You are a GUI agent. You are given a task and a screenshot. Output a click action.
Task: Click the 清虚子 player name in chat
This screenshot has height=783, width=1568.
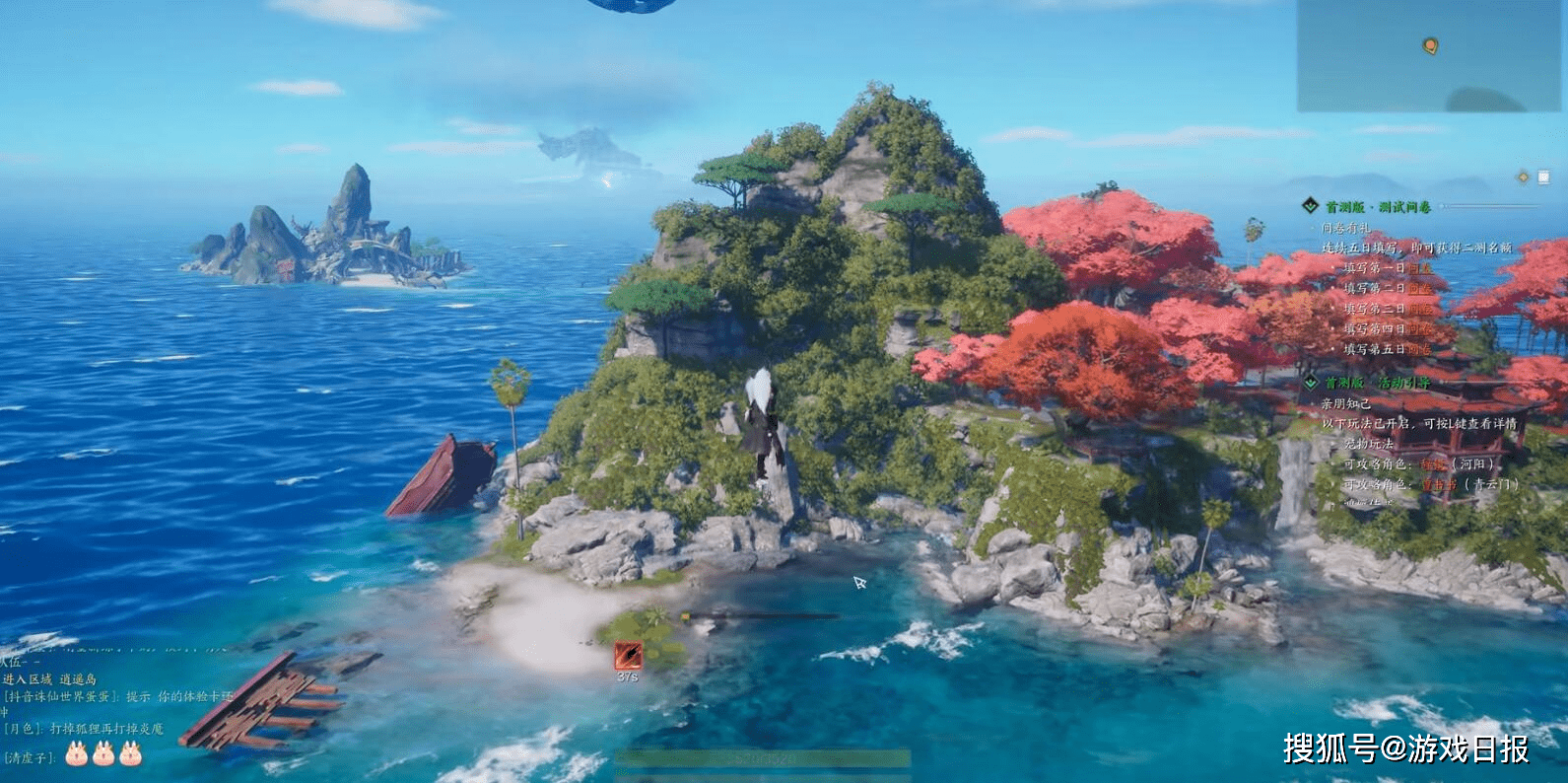click(30, 757)
